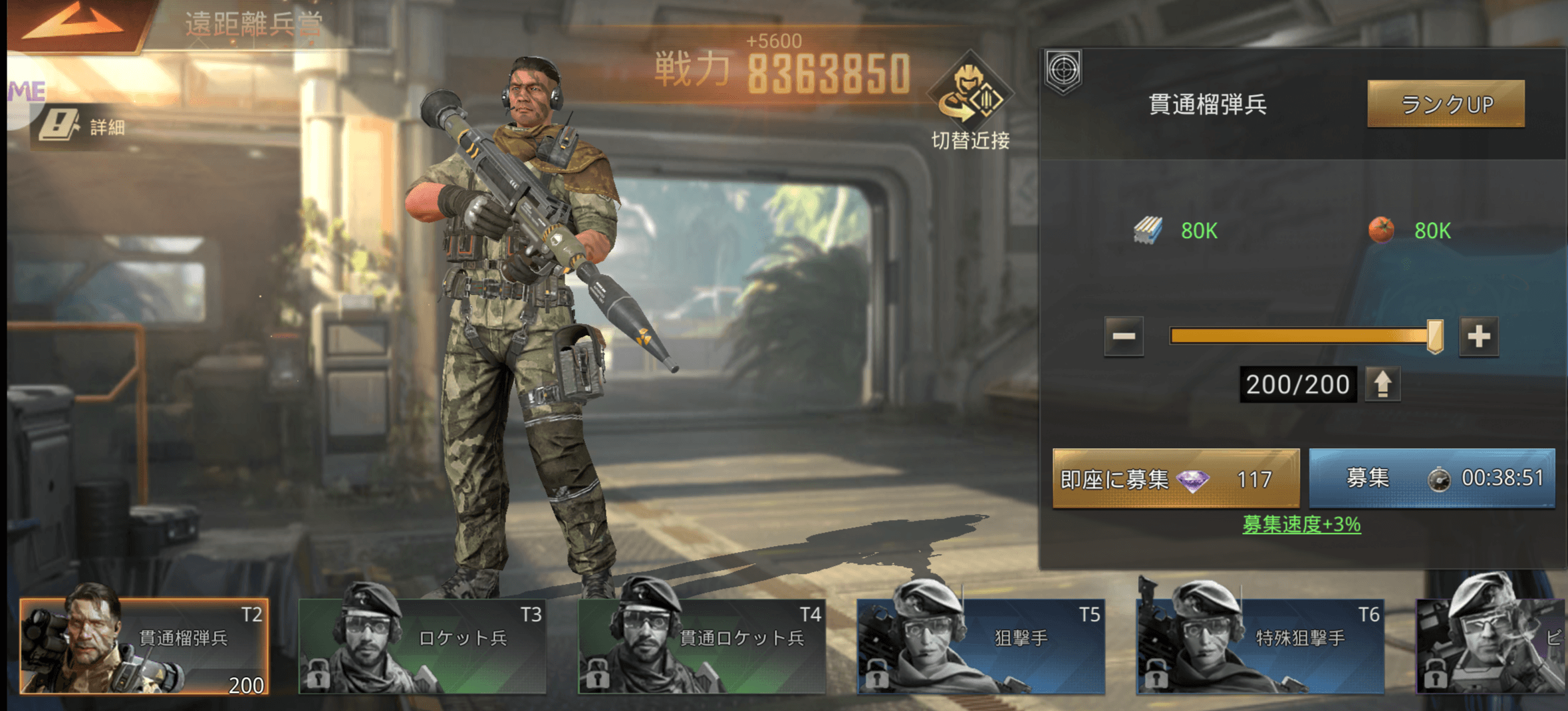Screen dimensions: 1568x711
Task: Adjust the recruit quantity slider handle
Action: pyautogui.click(x=1435, y=337)
